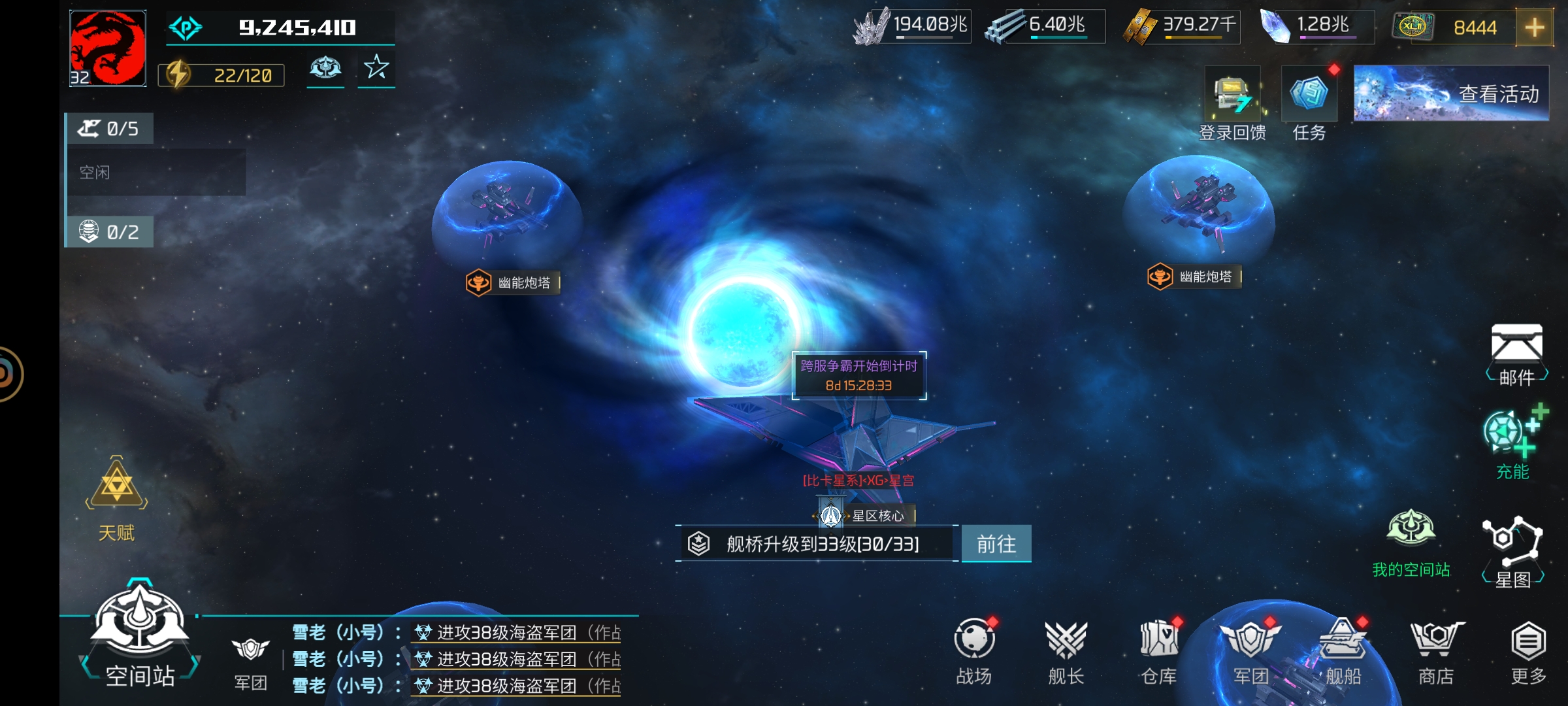Open the player avatar profile

tap(108, 48)
